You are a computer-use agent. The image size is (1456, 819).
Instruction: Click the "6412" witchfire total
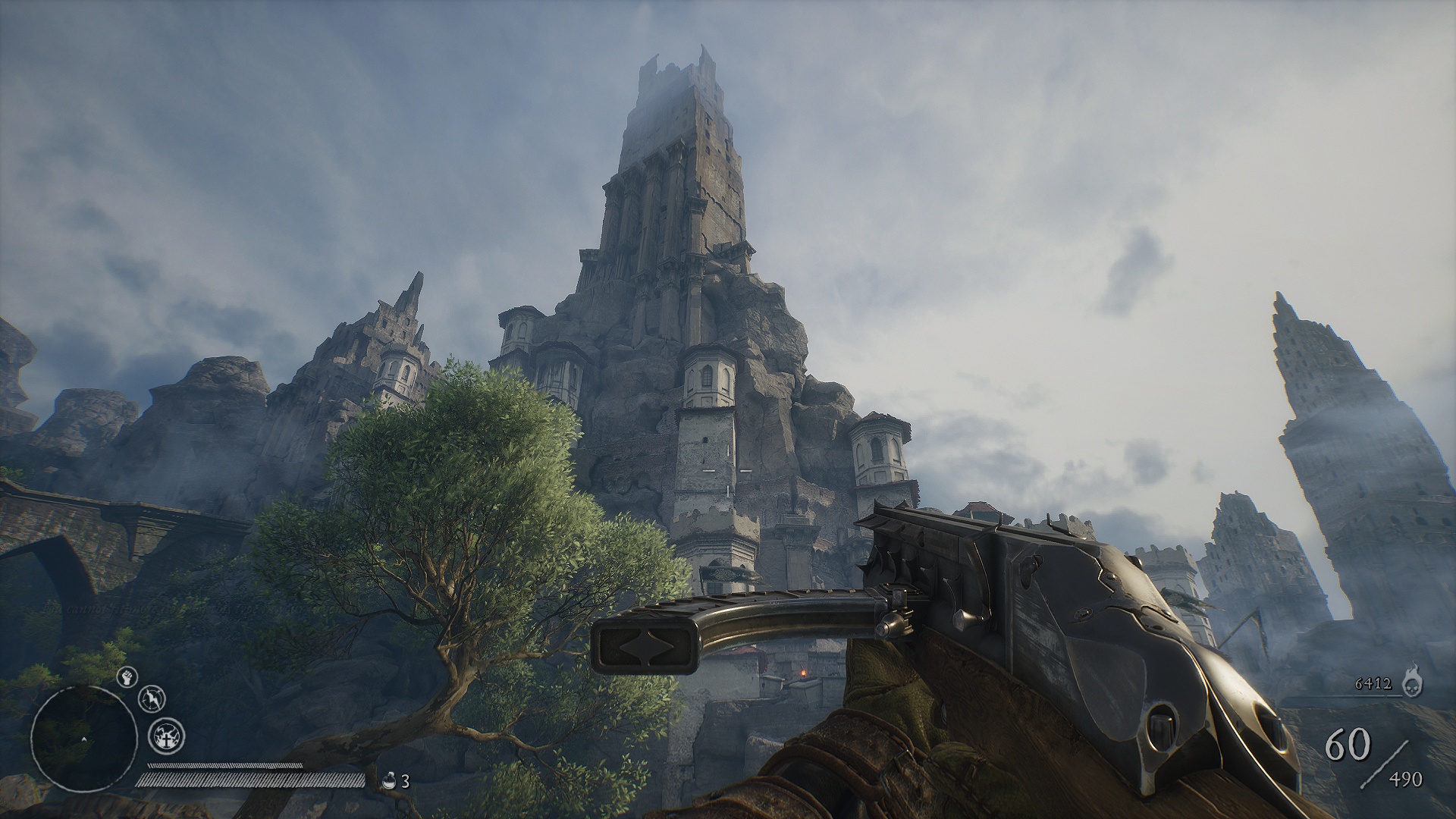1374,683
